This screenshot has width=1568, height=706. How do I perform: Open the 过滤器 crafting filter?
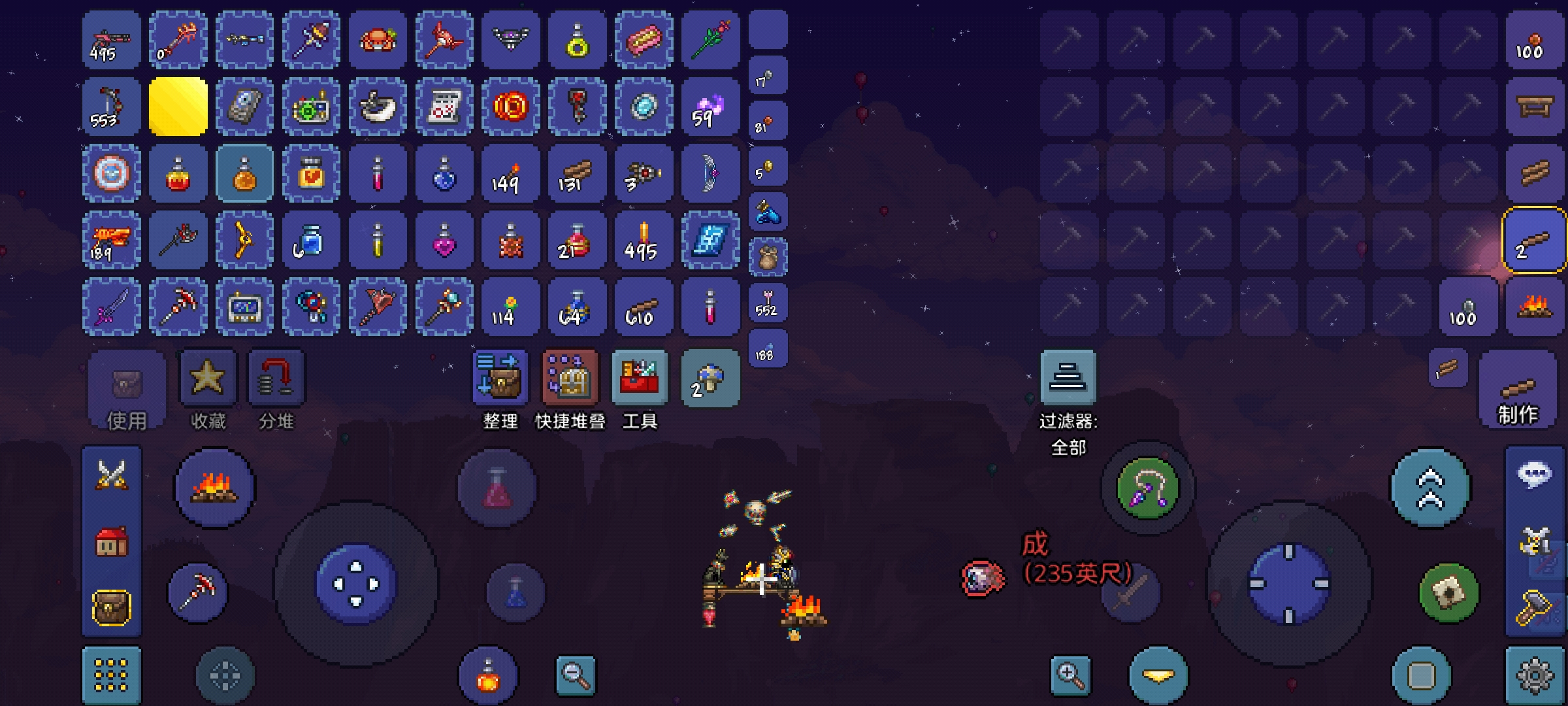point(1068,378)
